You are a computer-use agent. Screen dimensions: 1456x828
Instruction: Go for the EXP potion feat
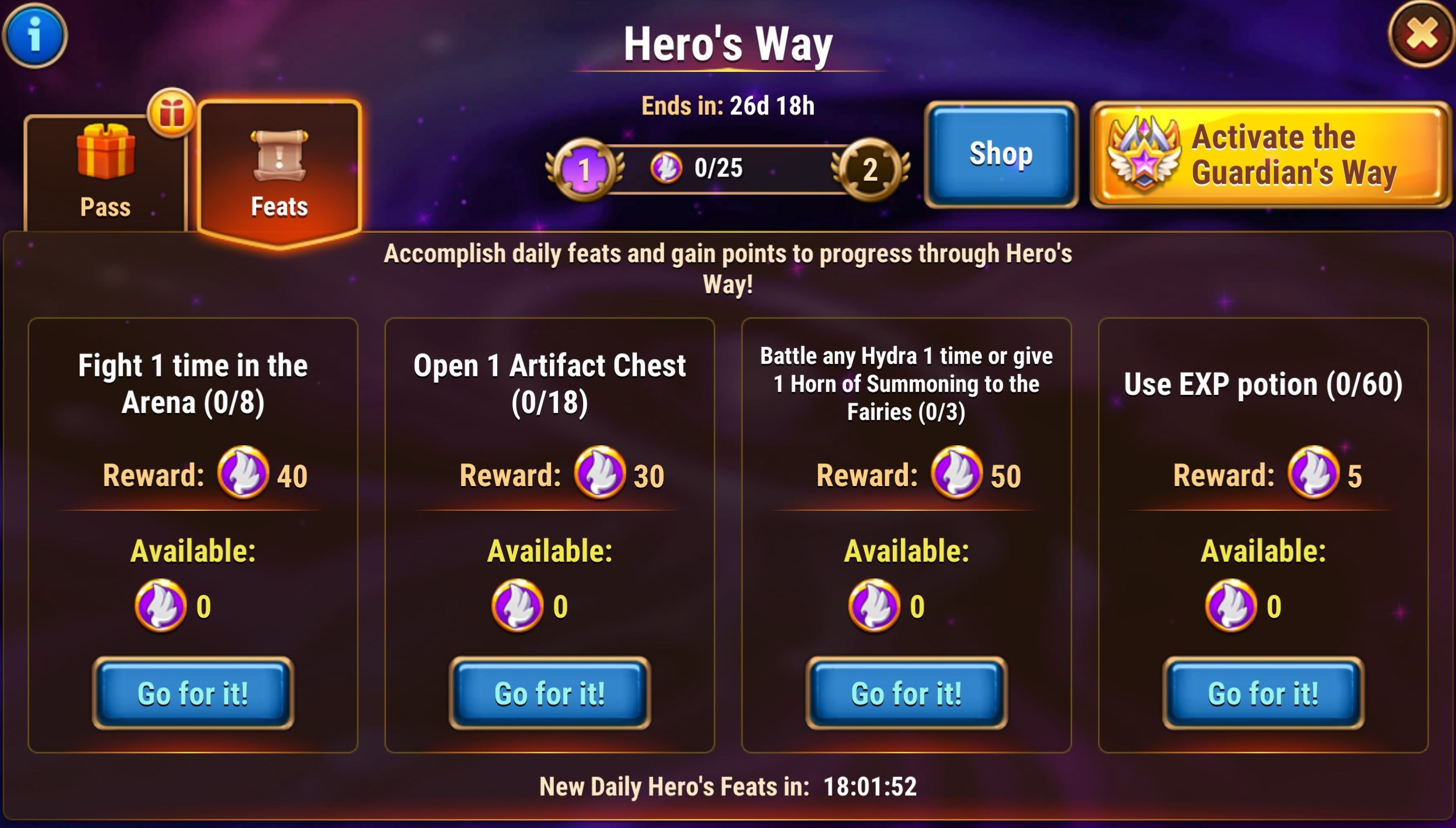(x=1263, y=694)
